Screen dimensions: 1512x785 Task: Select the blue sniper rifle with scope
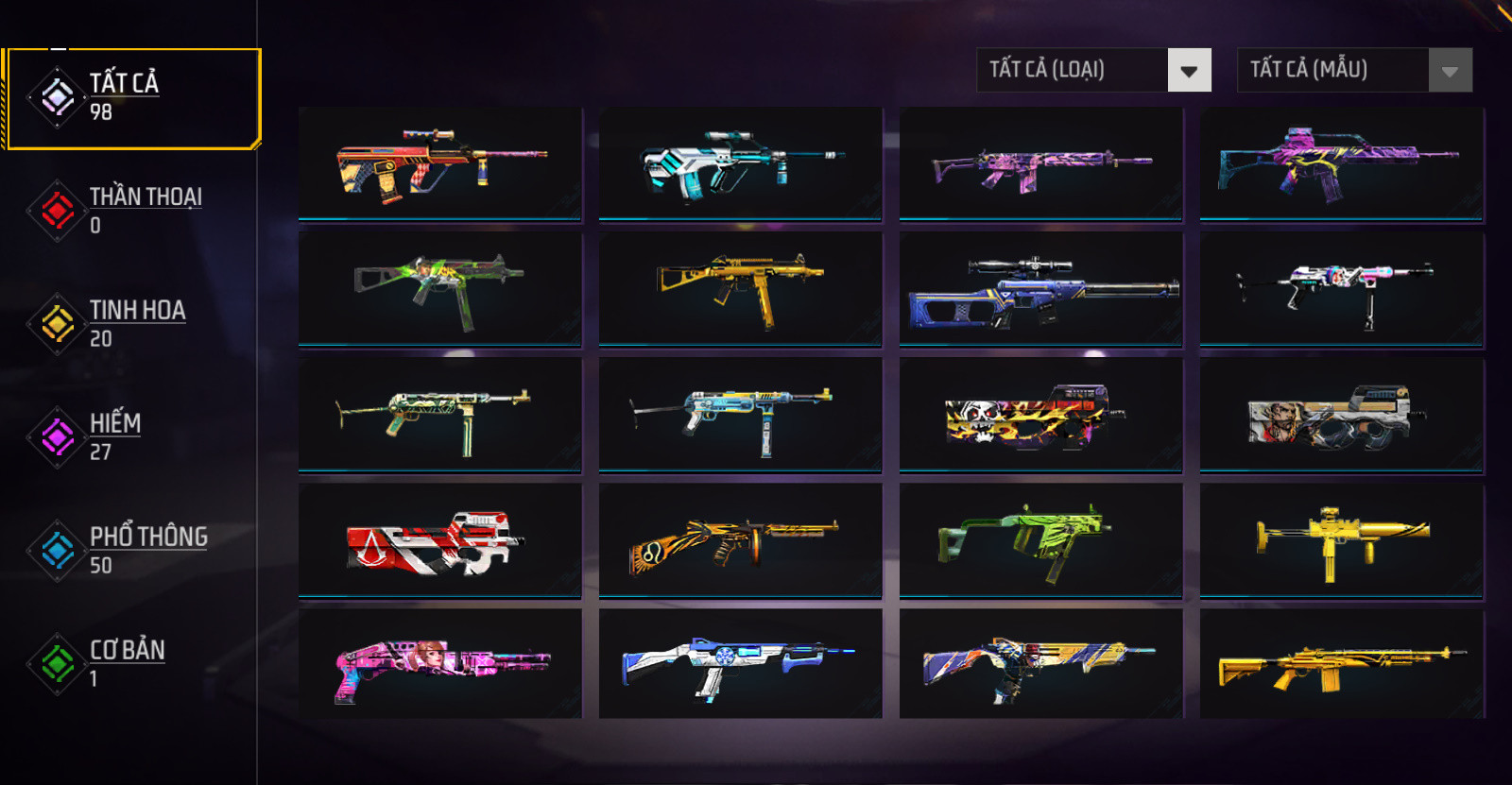pyautogui.click(x=1040, y=290)
